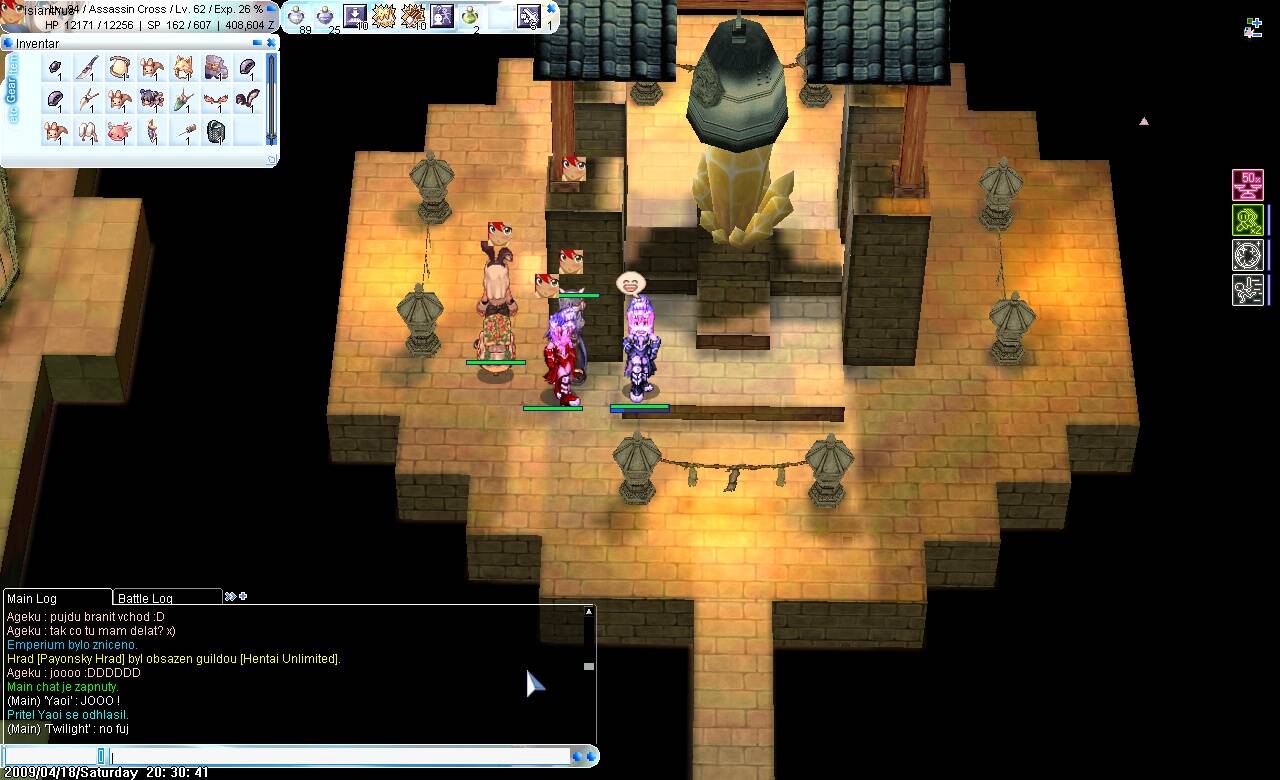1280x780 pixels.
Task: Click the inventory scrollbar
Action: coord(270,98)
